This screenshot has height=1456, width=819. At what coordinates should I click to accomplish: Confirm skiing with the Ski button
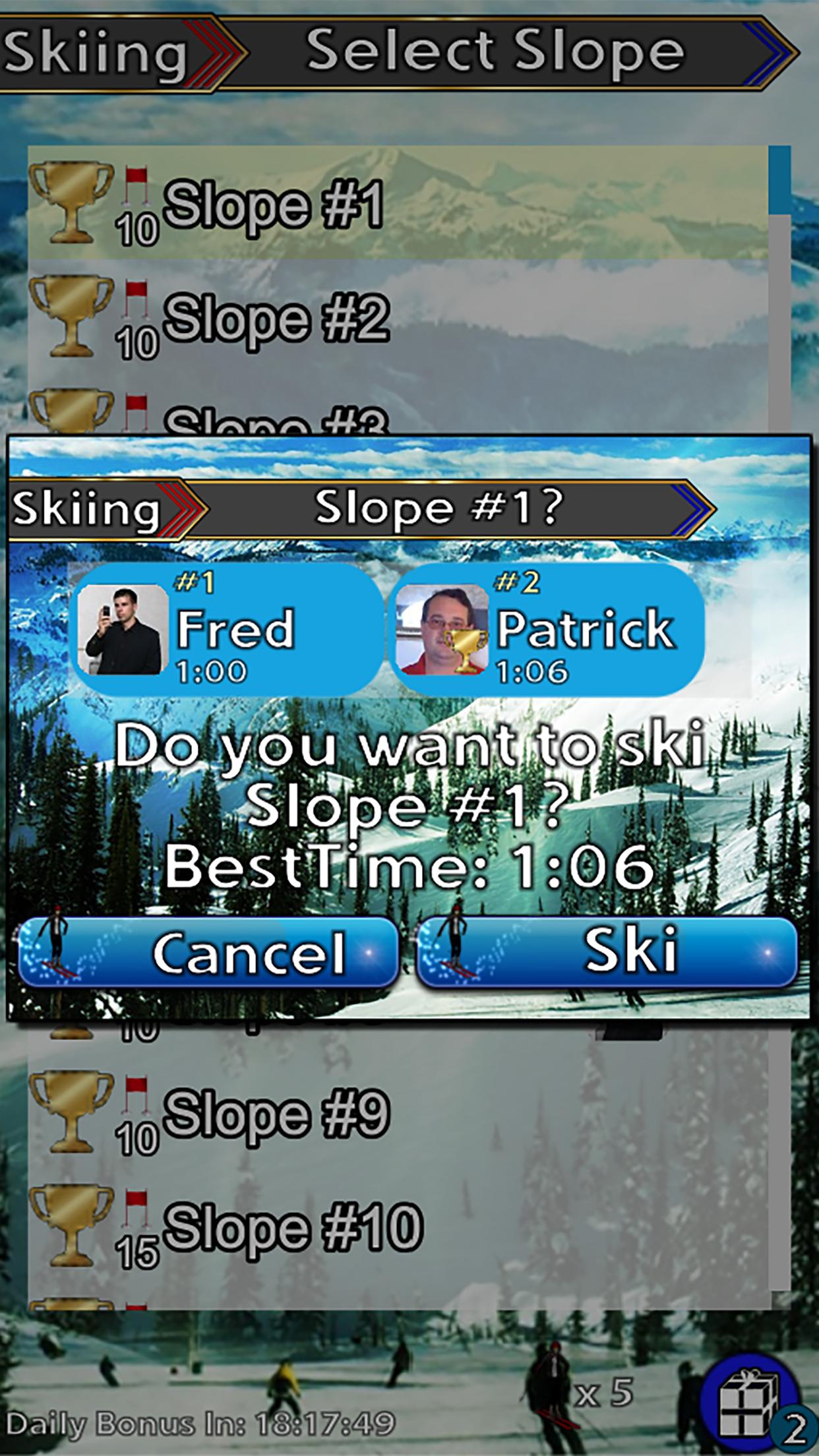607,953
